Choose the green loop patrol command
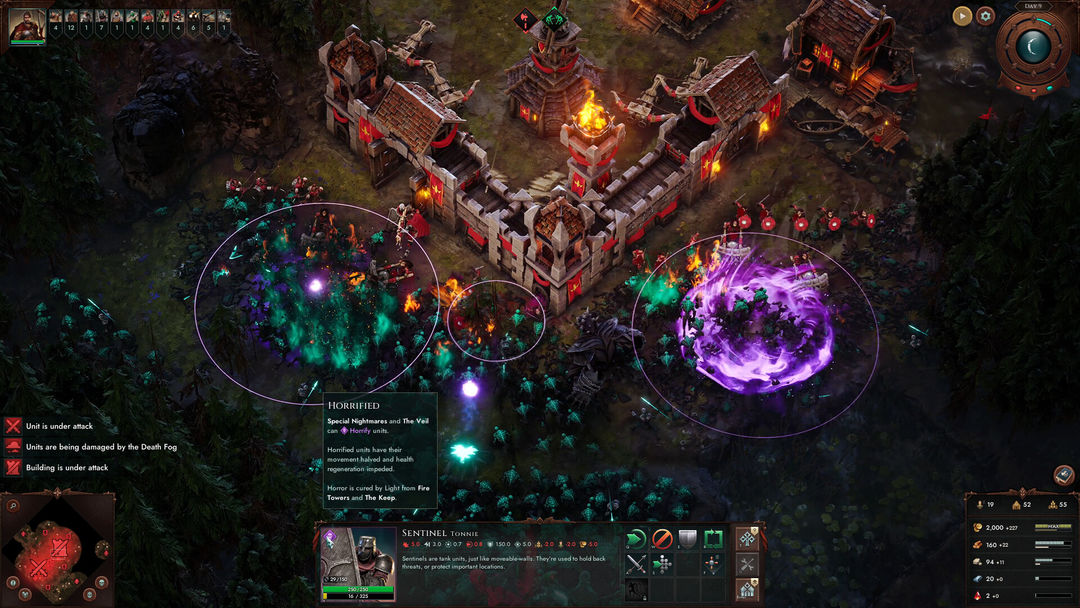The height and width of the screenshot is (608, 1080). 712,539
